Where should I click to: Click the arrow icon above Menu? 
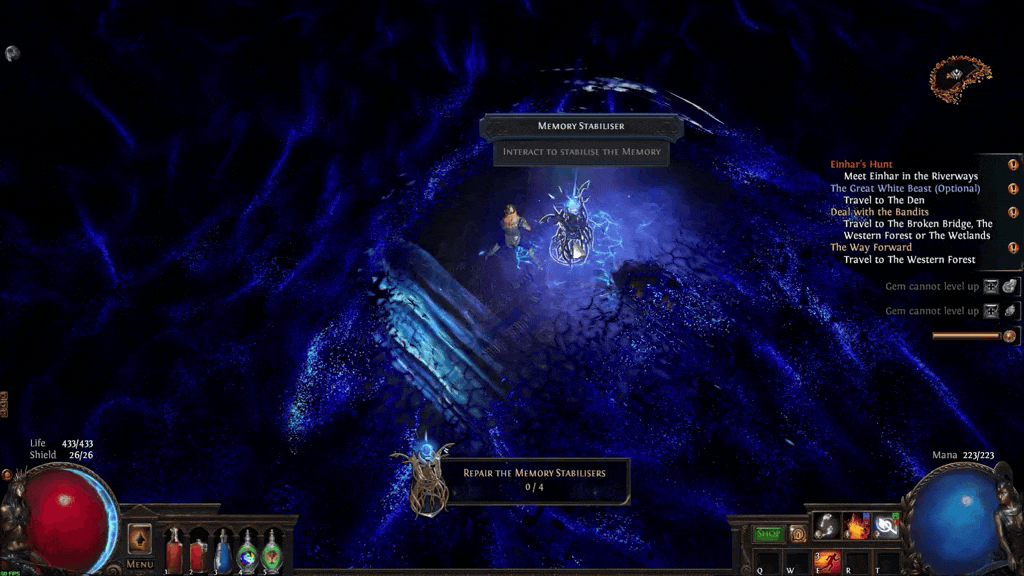140,538
